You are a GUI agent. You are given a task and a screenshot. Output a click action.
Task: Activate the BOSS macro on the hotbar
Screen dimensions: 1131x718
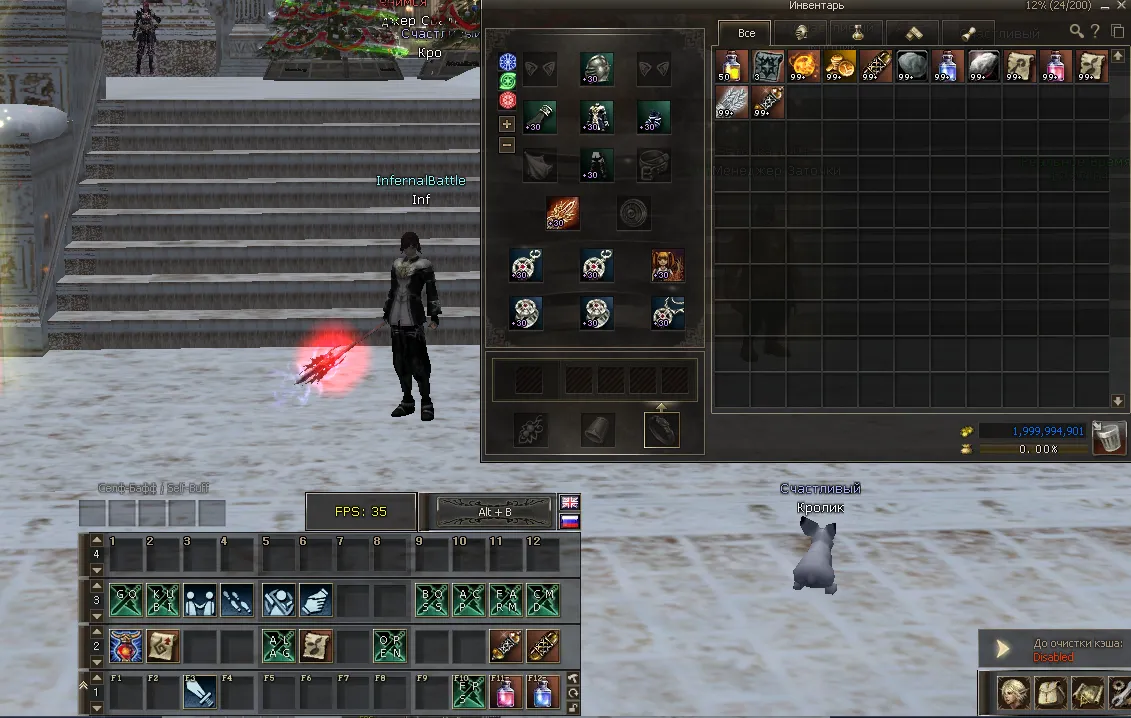432,600
